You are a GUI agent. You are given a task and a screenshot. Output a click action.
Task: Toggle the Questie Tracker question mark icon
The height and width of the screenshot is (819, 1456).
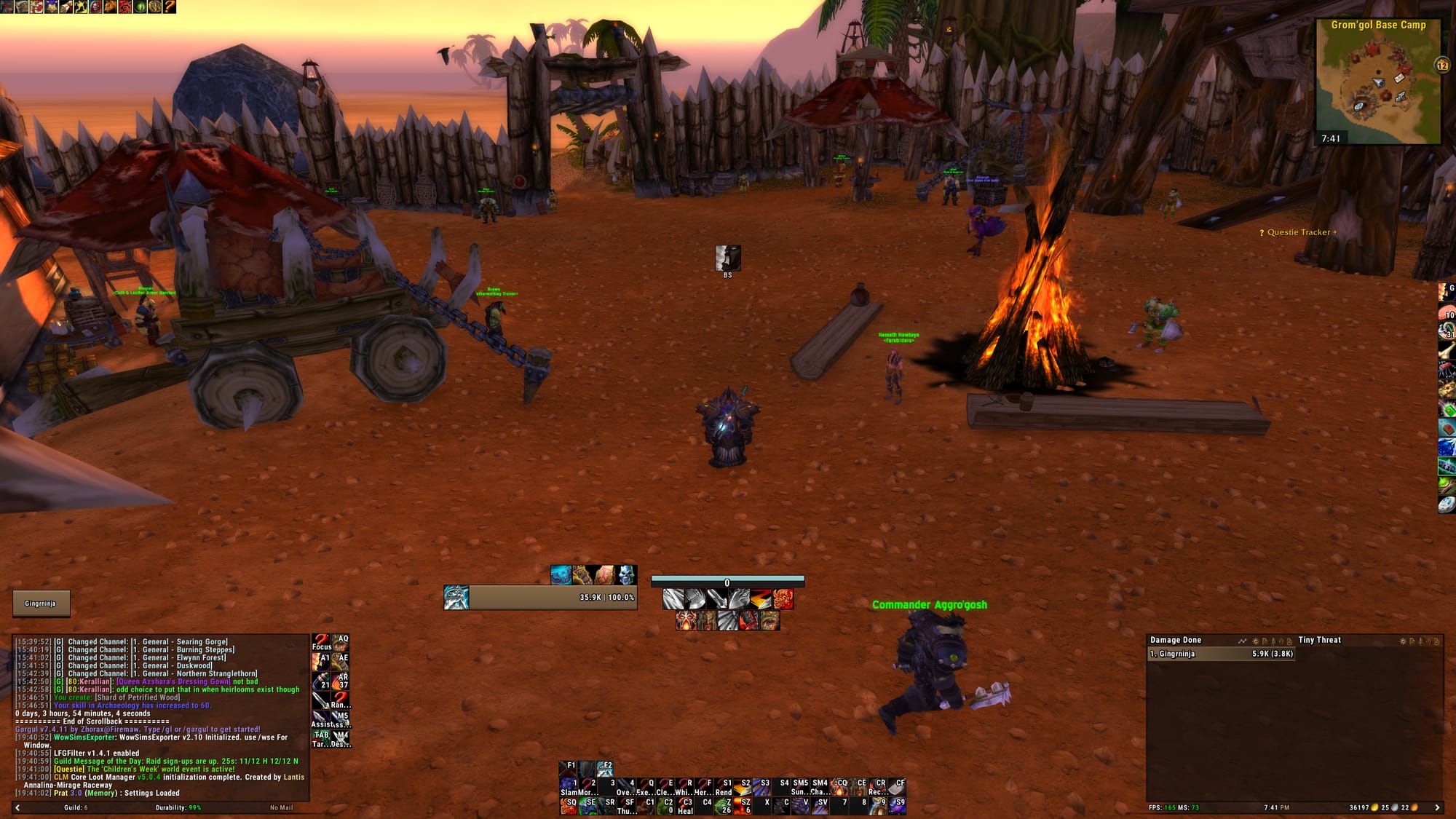point(1262,232)
